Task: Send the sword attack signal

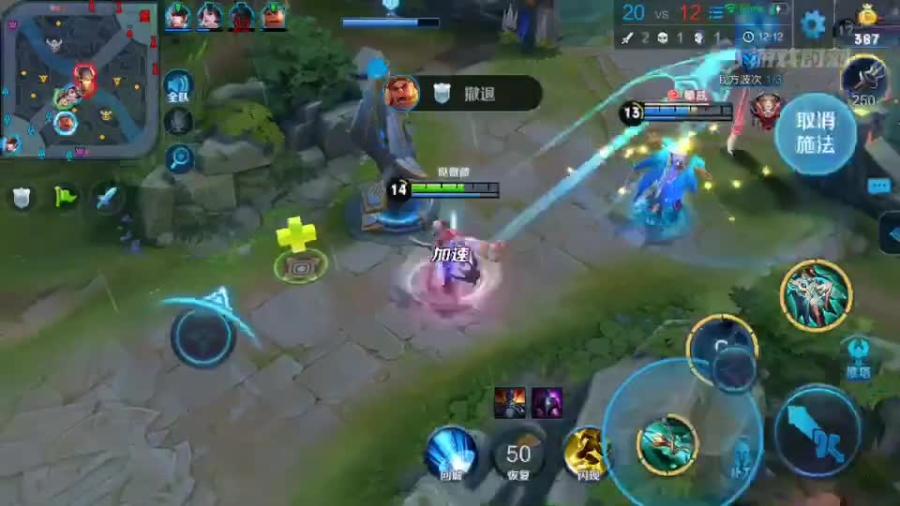Action: 107,197
